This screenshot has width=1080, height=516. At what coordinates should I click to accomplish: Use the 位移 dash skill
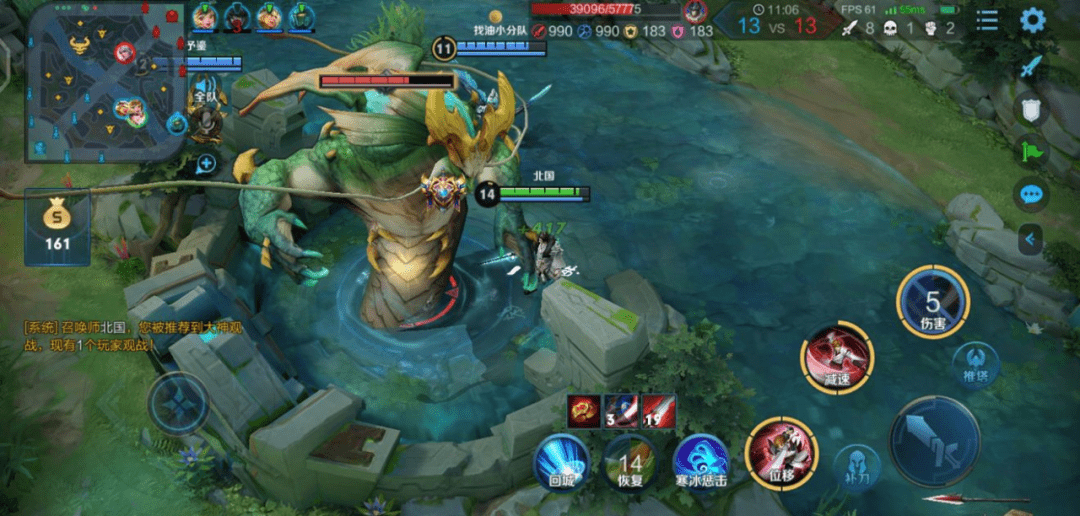click(x=781, y=453)
